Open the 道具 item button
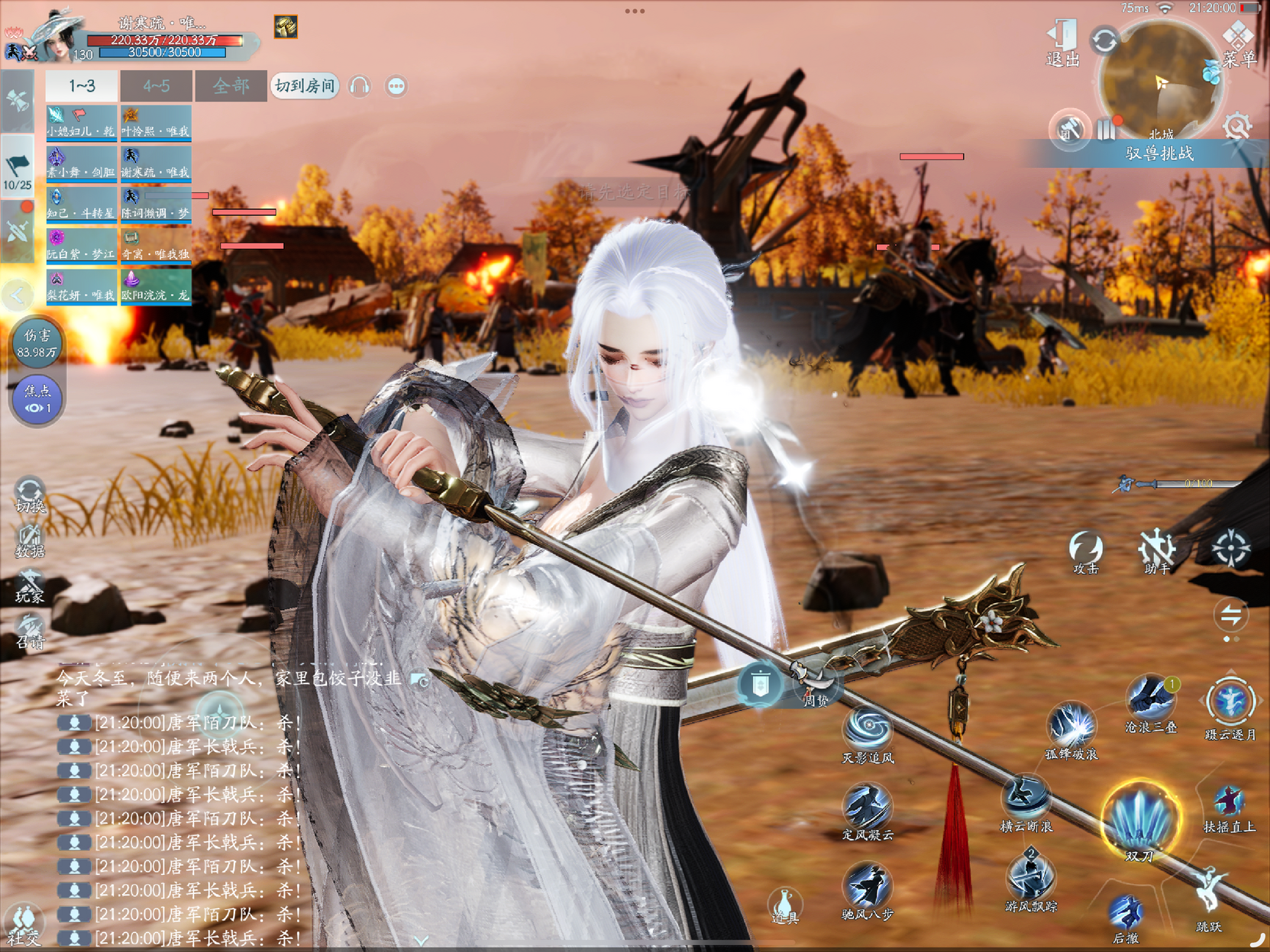The image size is (1270, 952). (x=784, y=905)
